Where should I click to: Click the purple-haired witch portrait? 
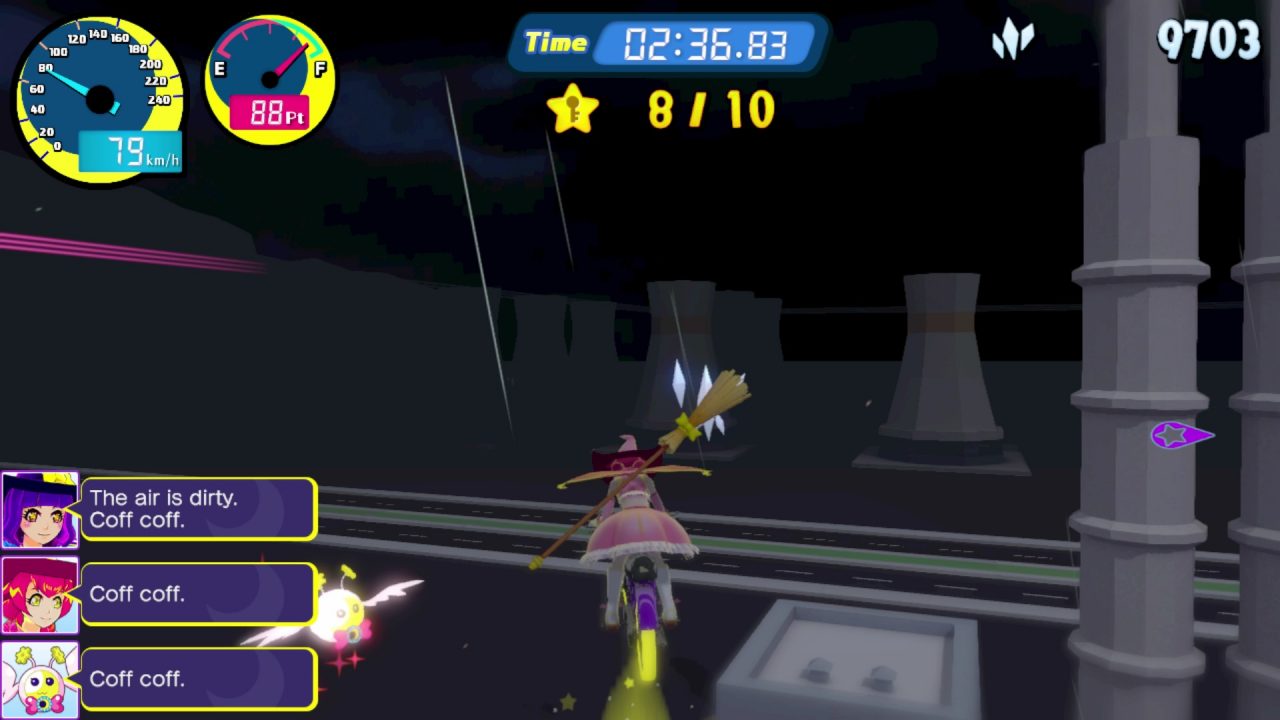tap(40, 510)
